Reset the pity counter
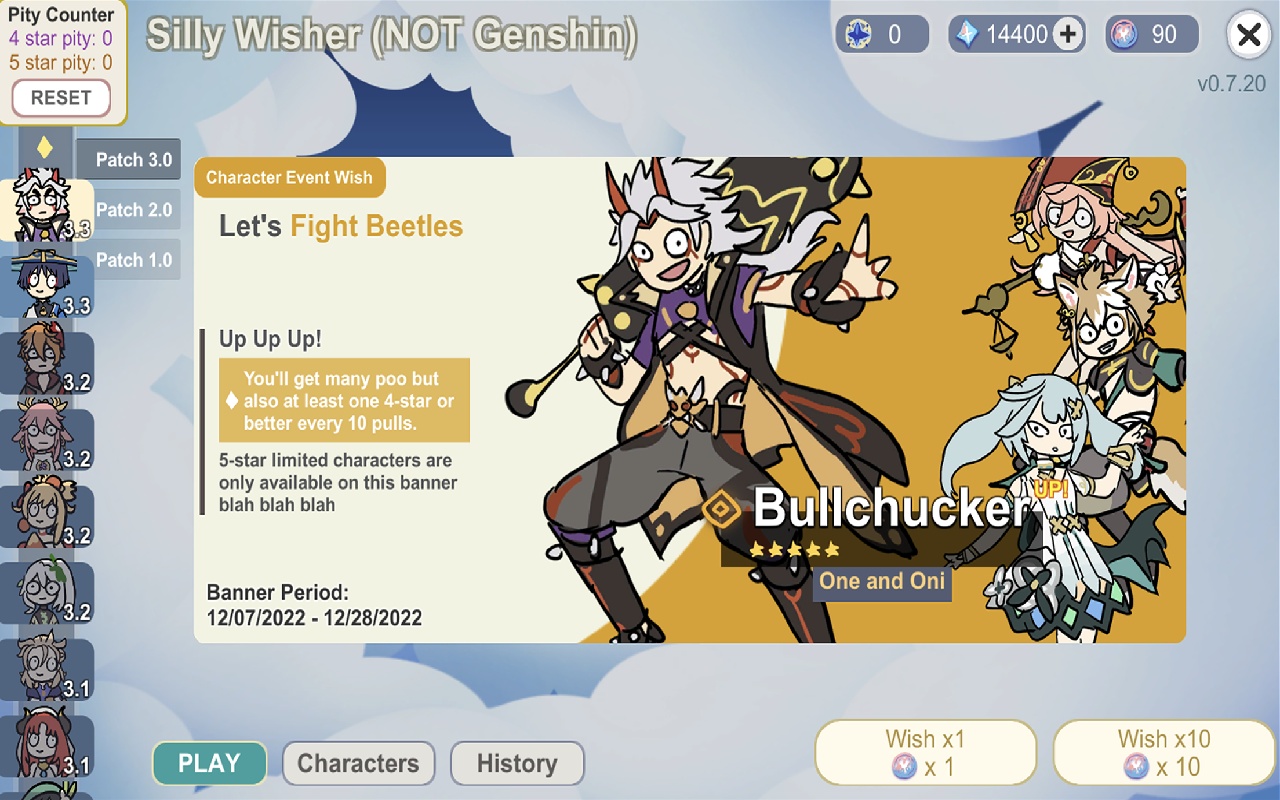The width and height of the screenshot is (1280, 800). point(62,98)
